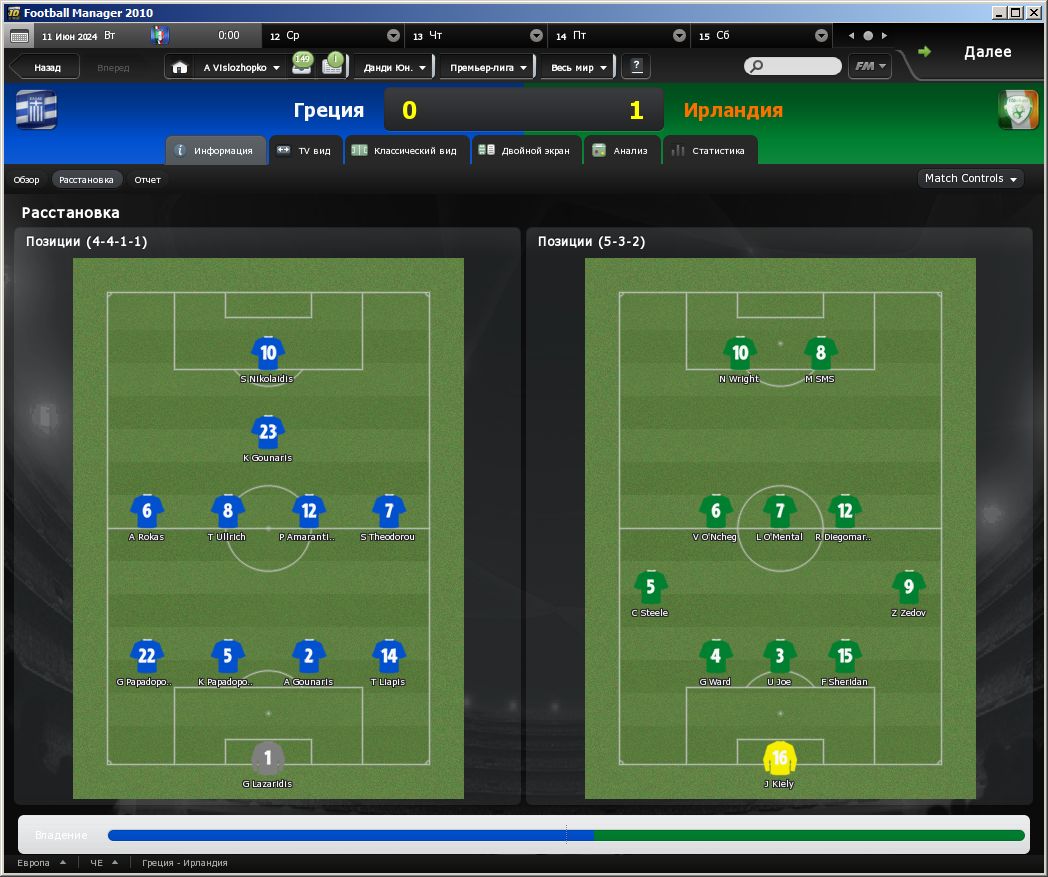Open the Match Controls dropdown
The image size is (1048, 877).
(971, 179)
